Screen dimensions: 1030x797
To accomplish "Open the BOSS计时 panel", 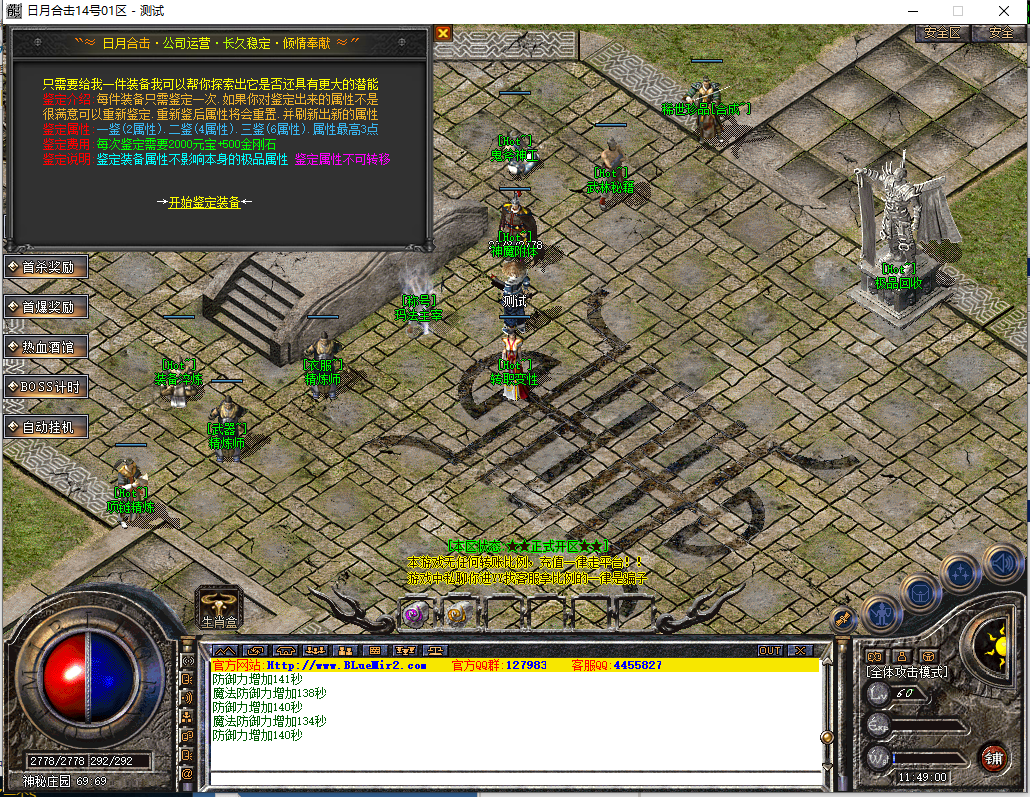I will 47,387.
